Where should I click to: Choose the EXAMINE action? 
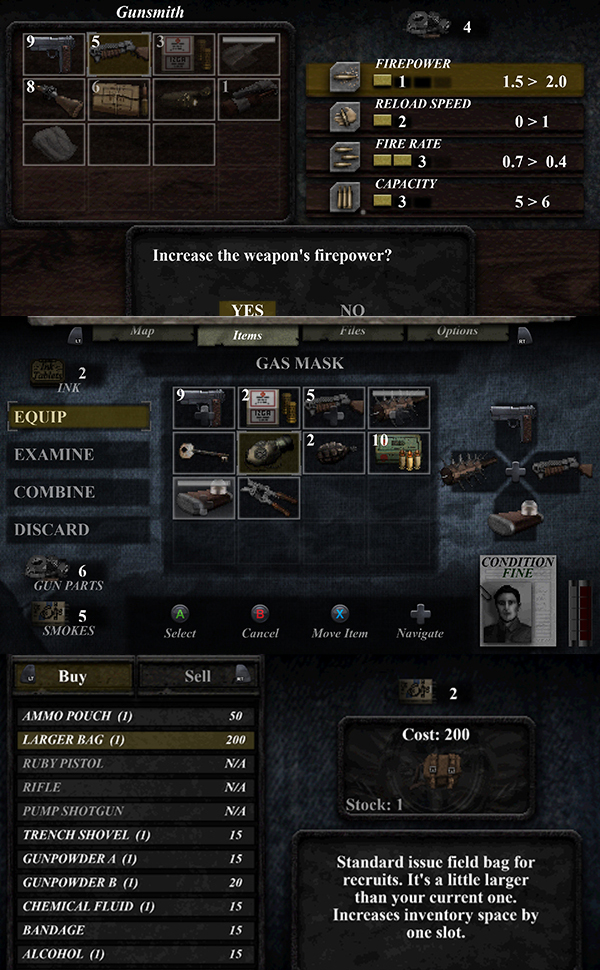coord(79,455)
